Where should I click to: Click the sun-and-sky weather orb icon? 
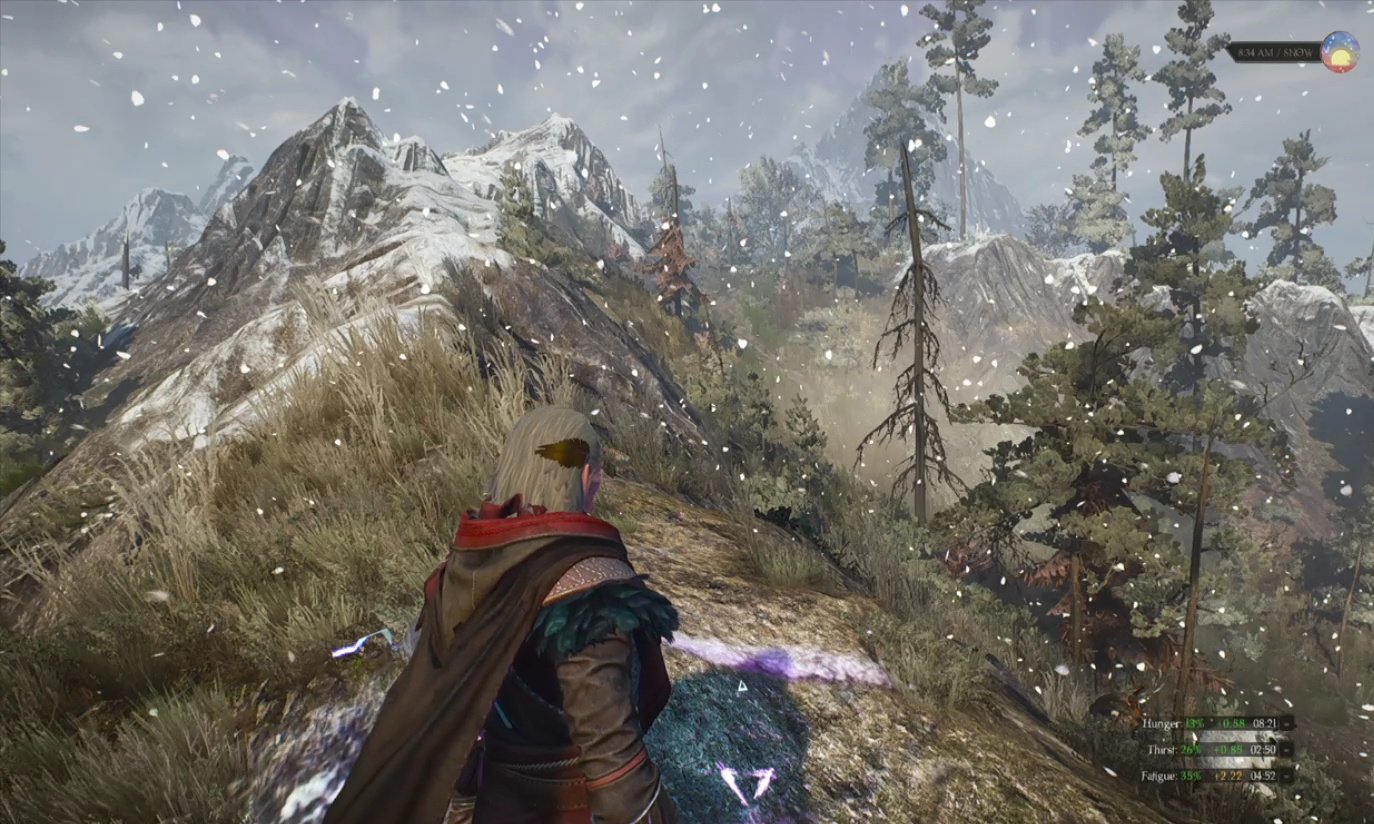(1340, 52)
